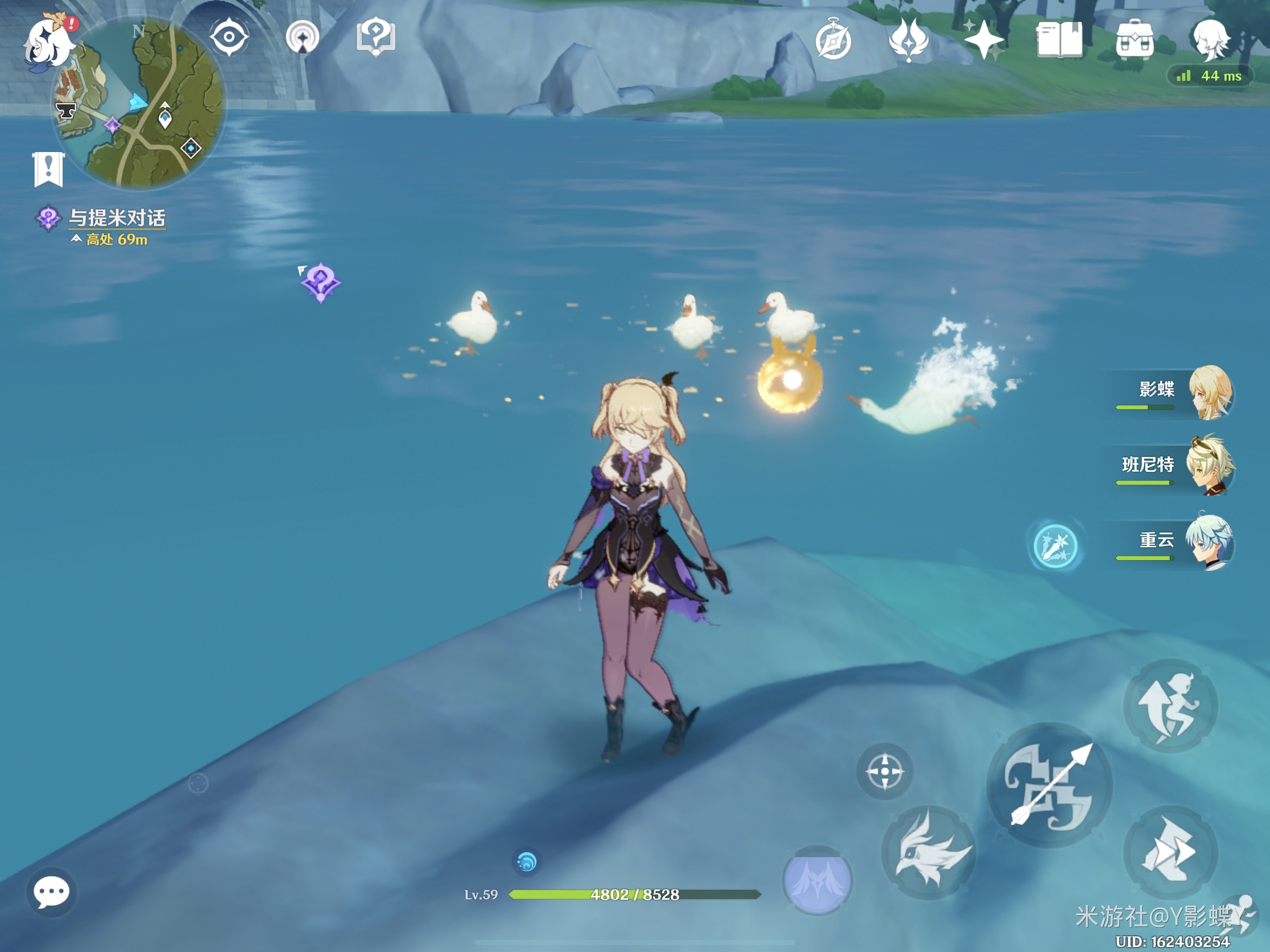Toggle the Elemental Sight eye icon
Screen dimensions: 1270x952
(x=229, y=37)
